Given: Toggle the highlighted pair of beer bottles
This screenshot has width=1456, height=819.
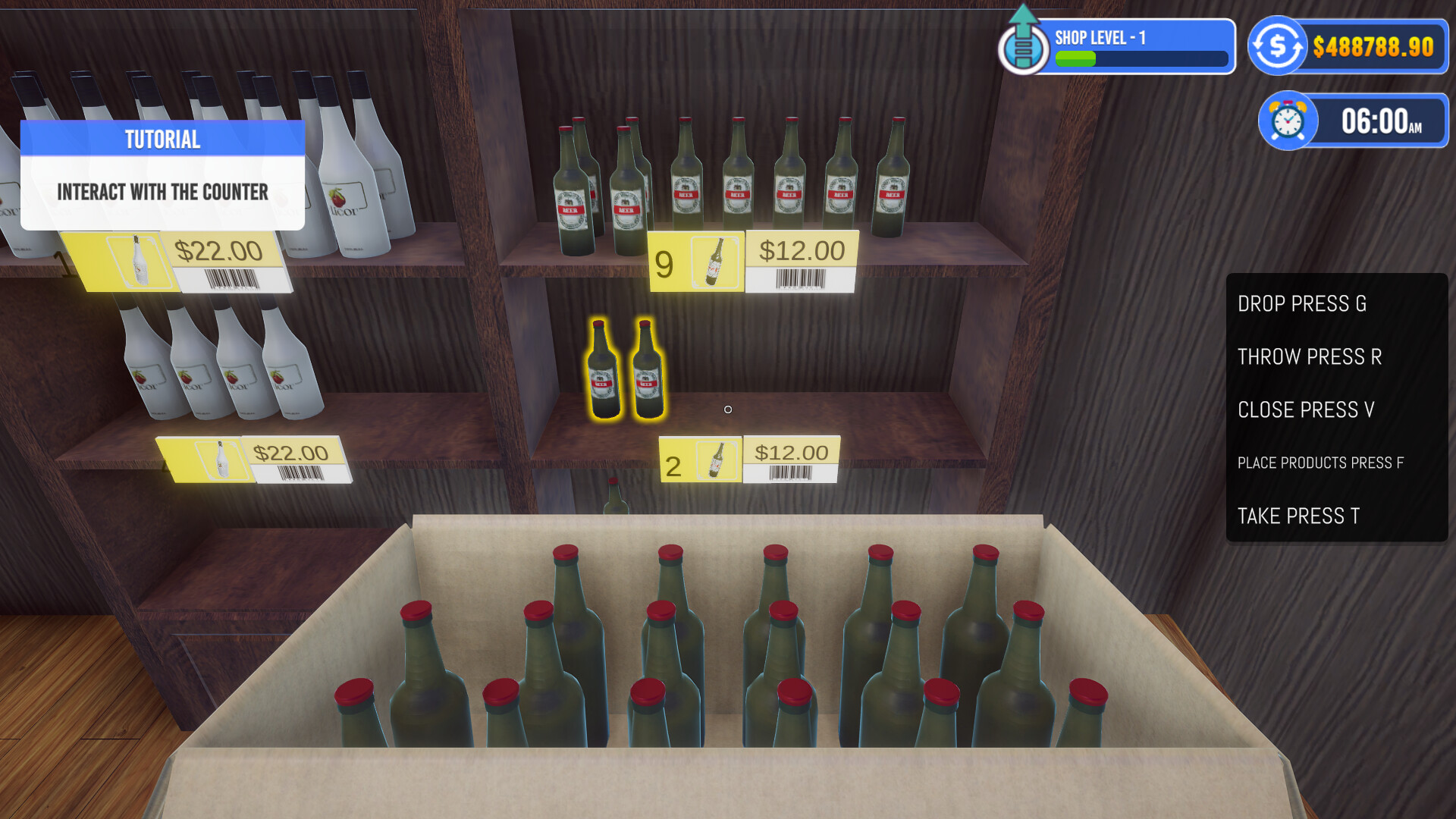Looking at the screenshot, I should click(626, 372).
